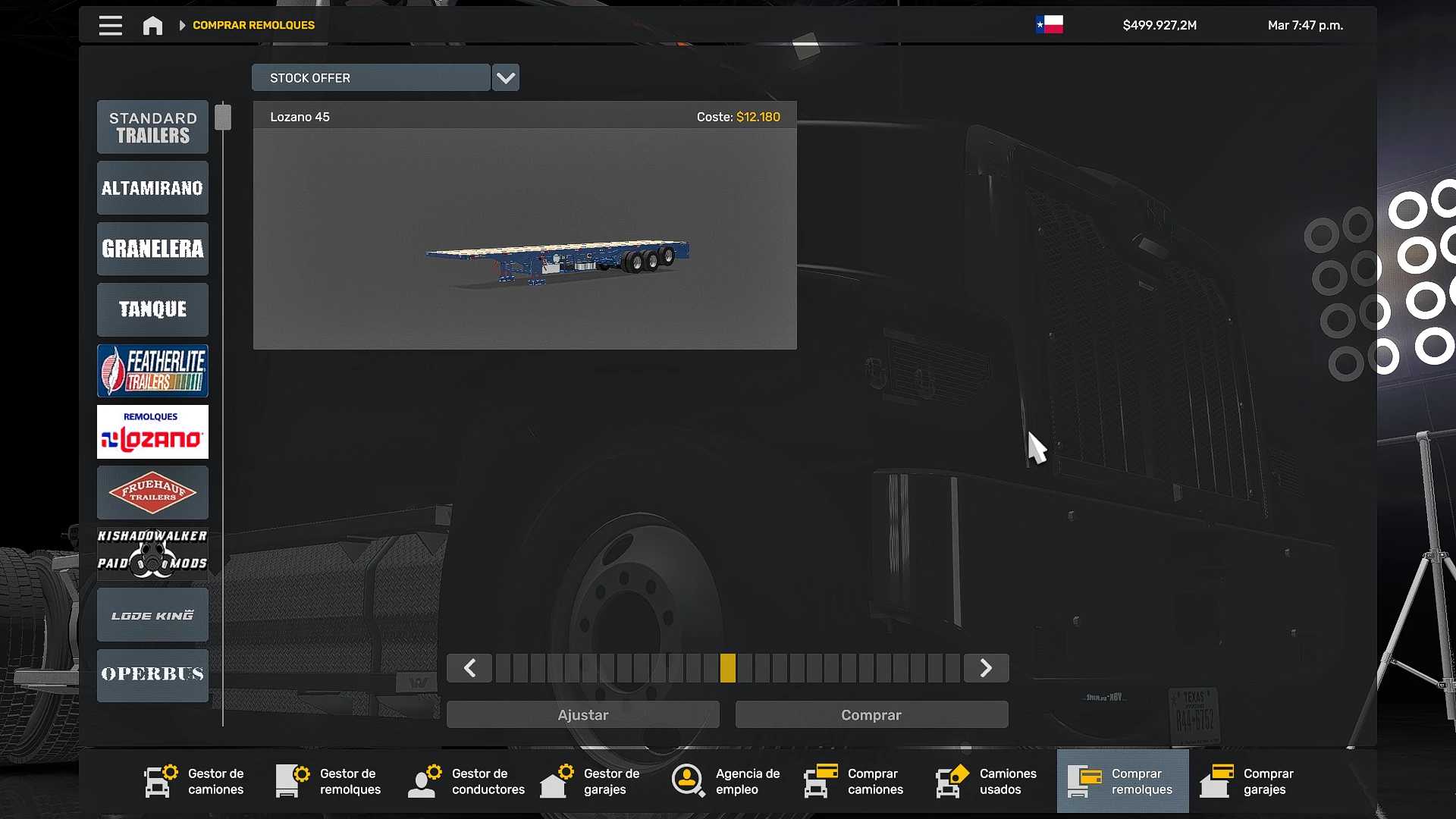Select the Fruehauf Trailers brand
This screenshot has width=1456, height=819.
pyautogui.click(x=152, y=493)
